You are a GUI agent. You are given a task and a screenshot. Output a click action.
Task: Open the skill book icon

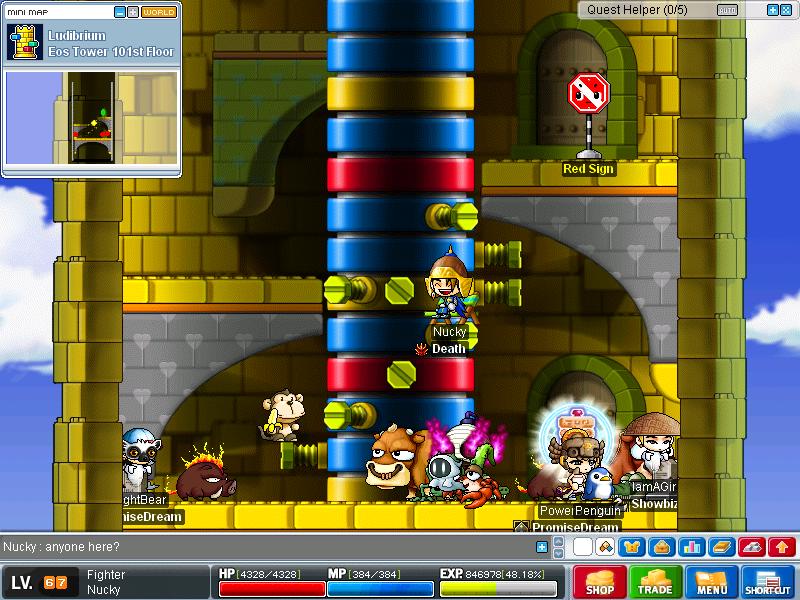(x=721, y=547)
